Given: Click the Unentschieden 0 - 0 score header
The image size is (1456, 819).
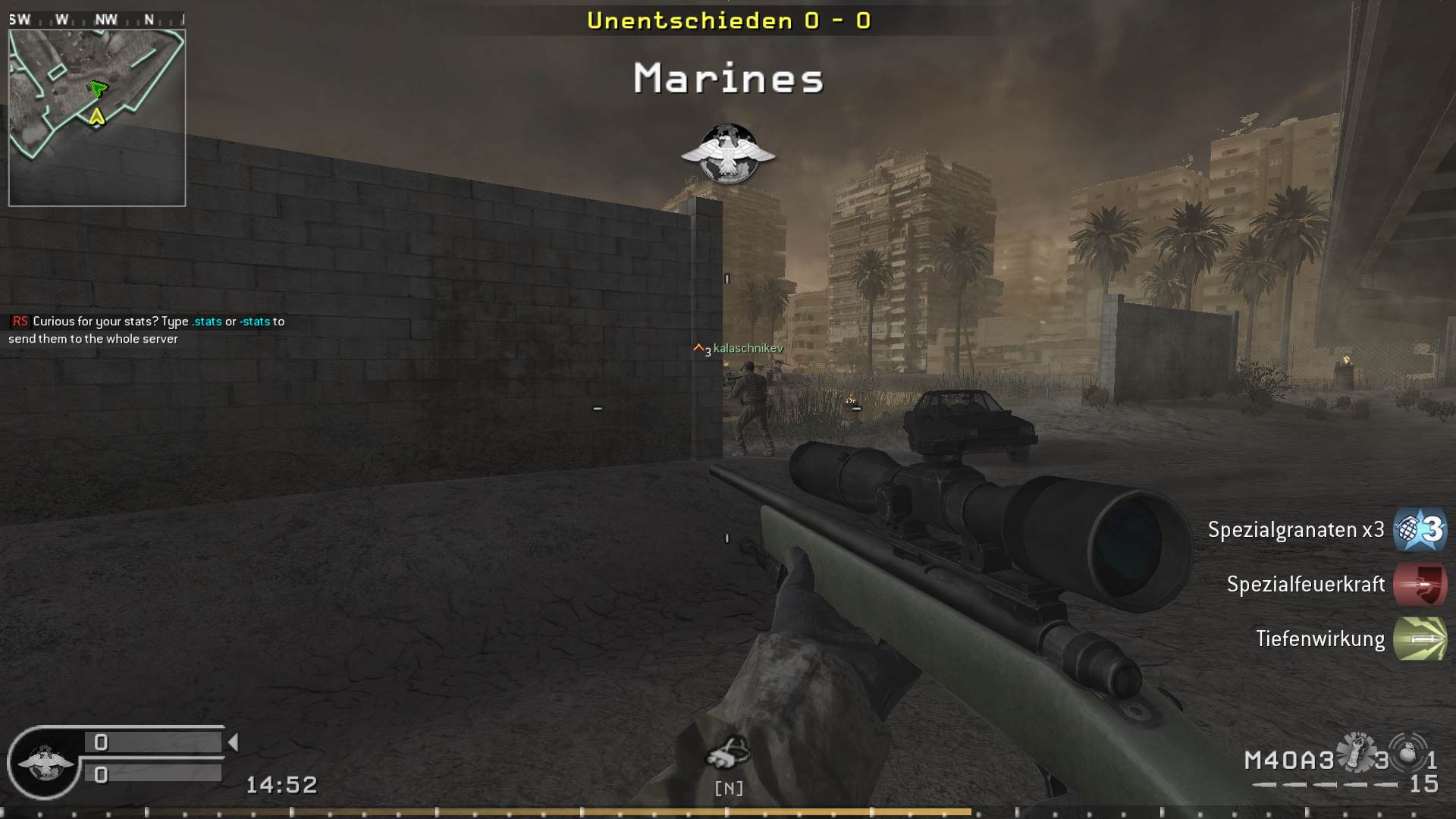Looking at the screenshot, I should (728, 21).
